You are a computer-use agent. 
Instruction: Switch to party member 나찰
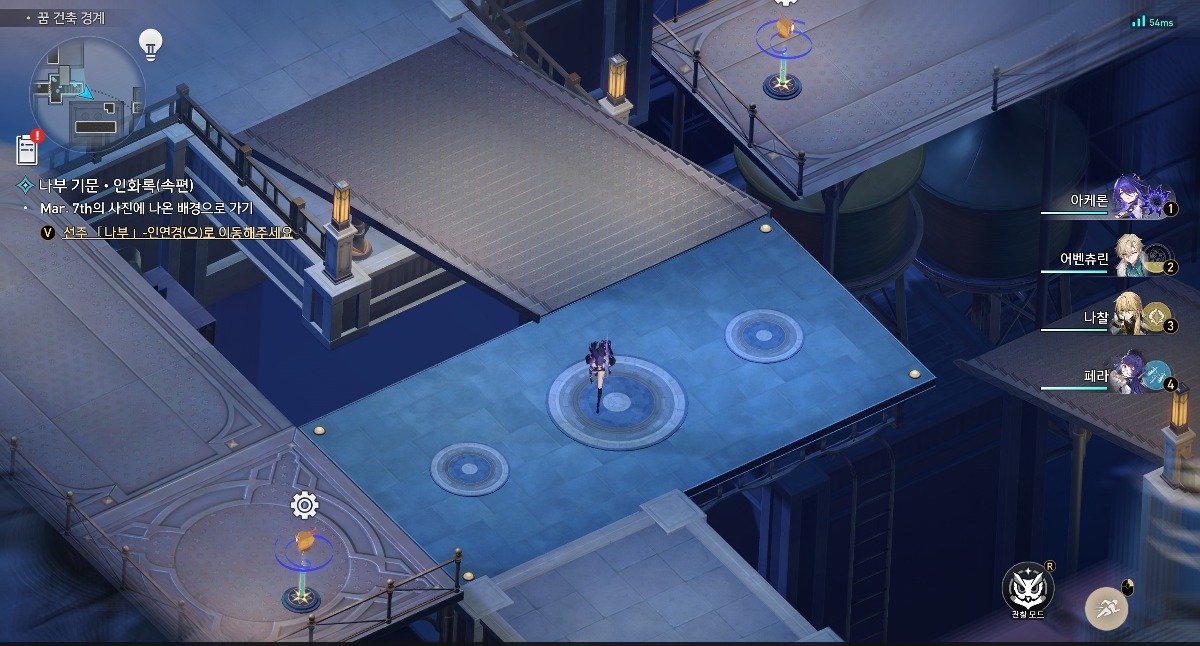pyautogui.click(x=1131, y=317)
